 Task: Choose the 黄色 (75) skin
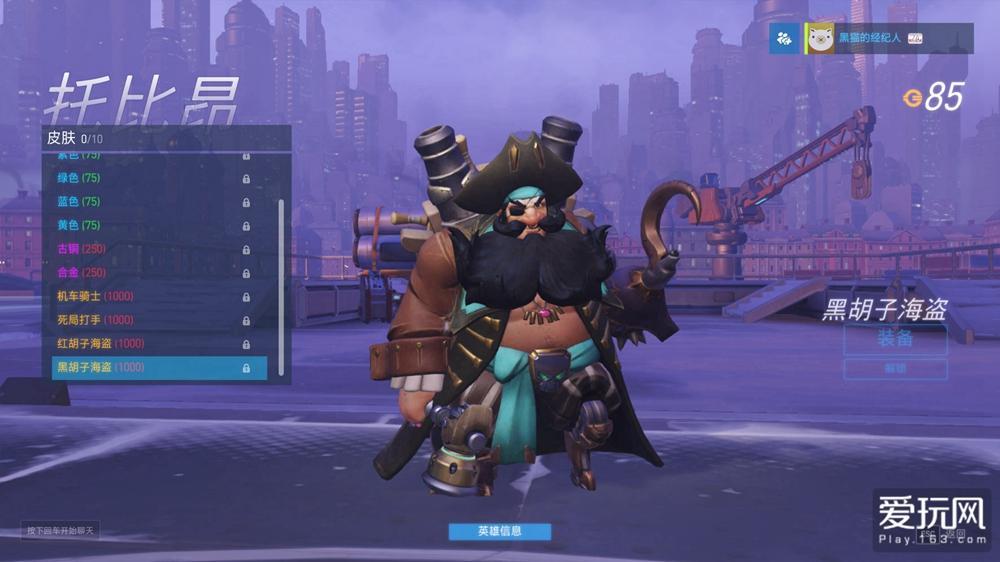coord(150,225)
